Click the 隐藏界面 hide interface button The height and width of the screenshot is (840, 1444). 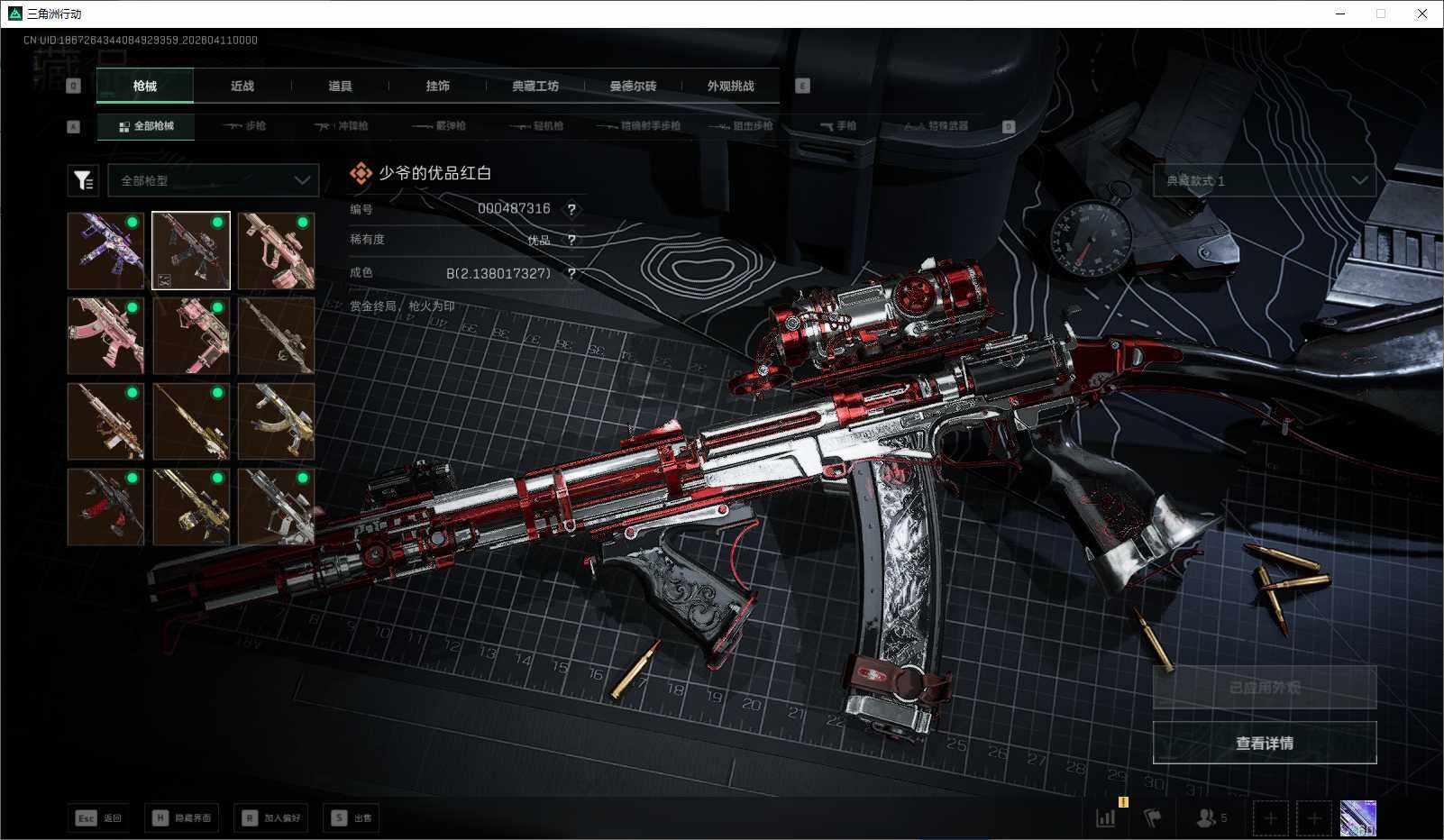[x=182, y=817]
